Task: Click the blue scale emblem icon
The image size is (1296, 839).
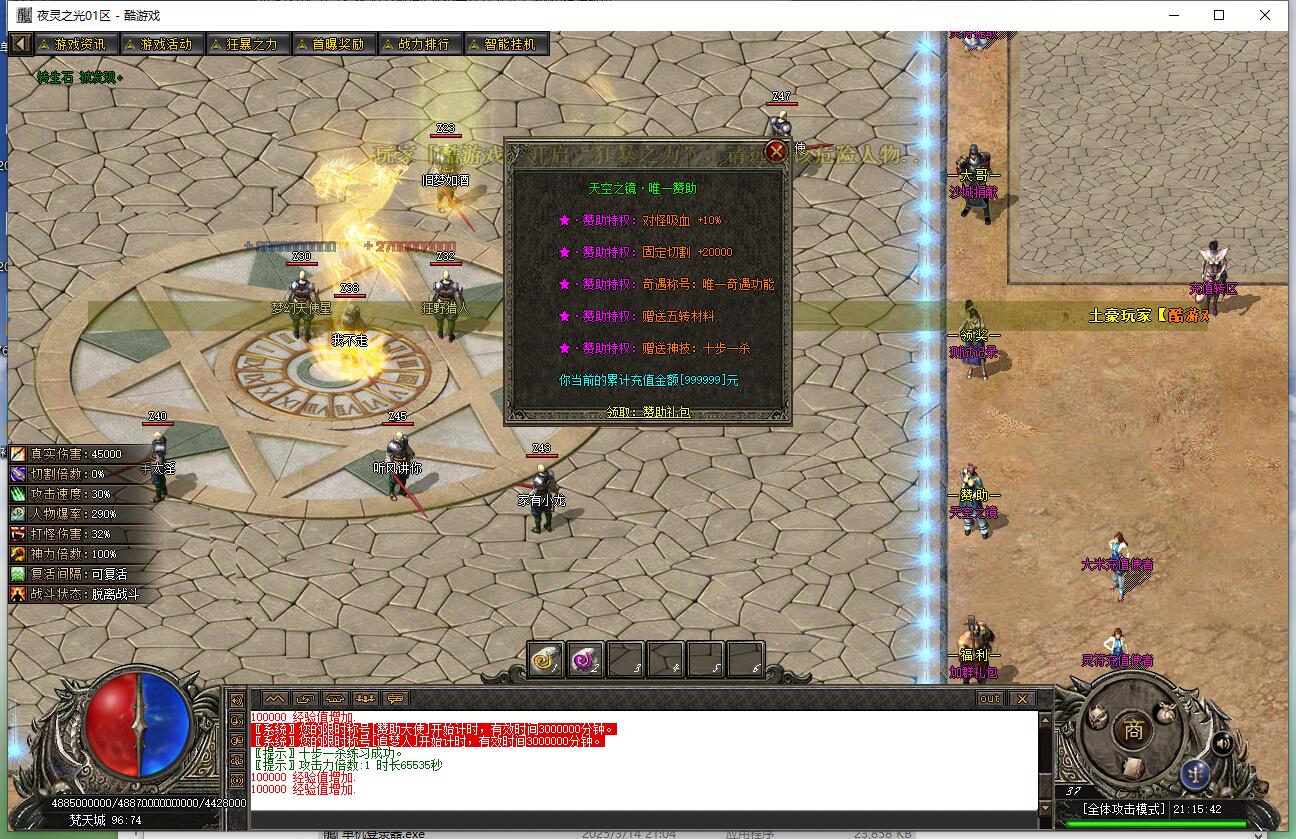Action: coord(1196,776)
